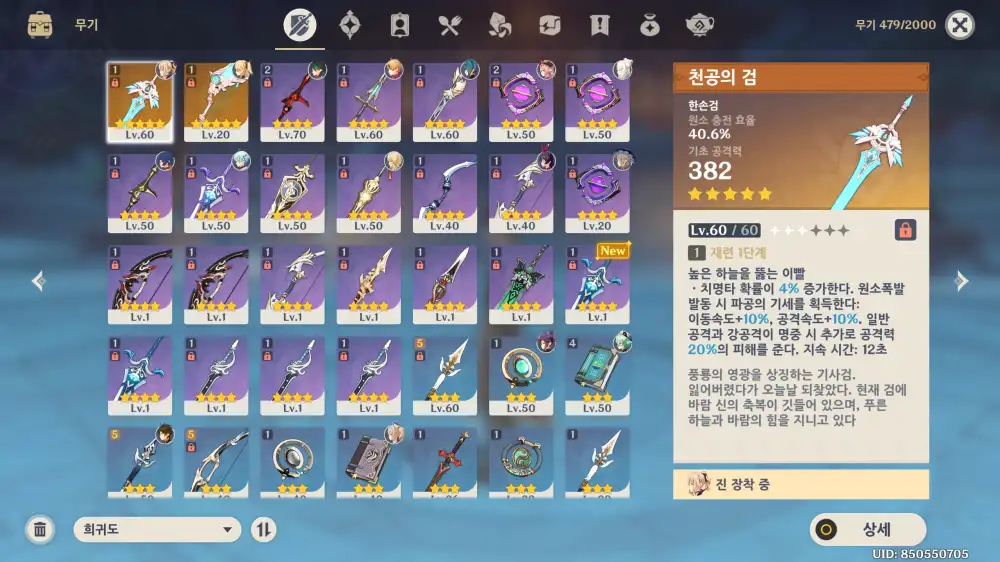Viewport: 1000px width, 562px height.
Task: Show the Gadgets tab
Action: click(x=549, y=25)
